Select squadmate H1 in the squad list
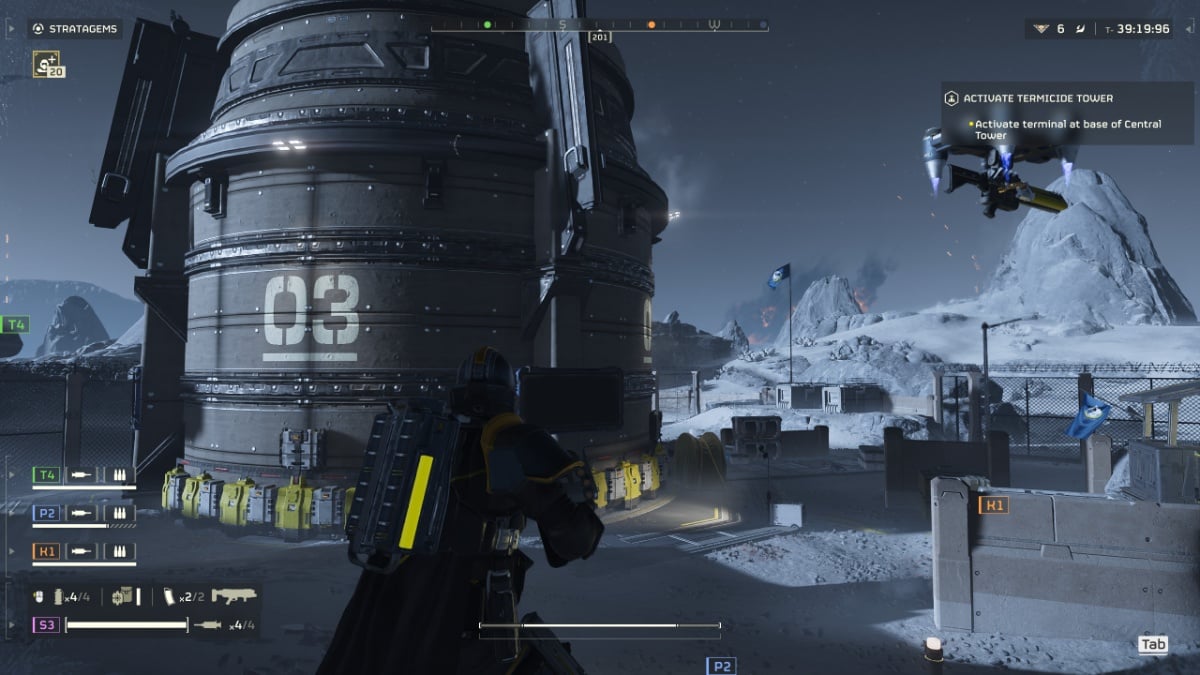Viewport: 1200px width, 675px height. coord(46,551)
